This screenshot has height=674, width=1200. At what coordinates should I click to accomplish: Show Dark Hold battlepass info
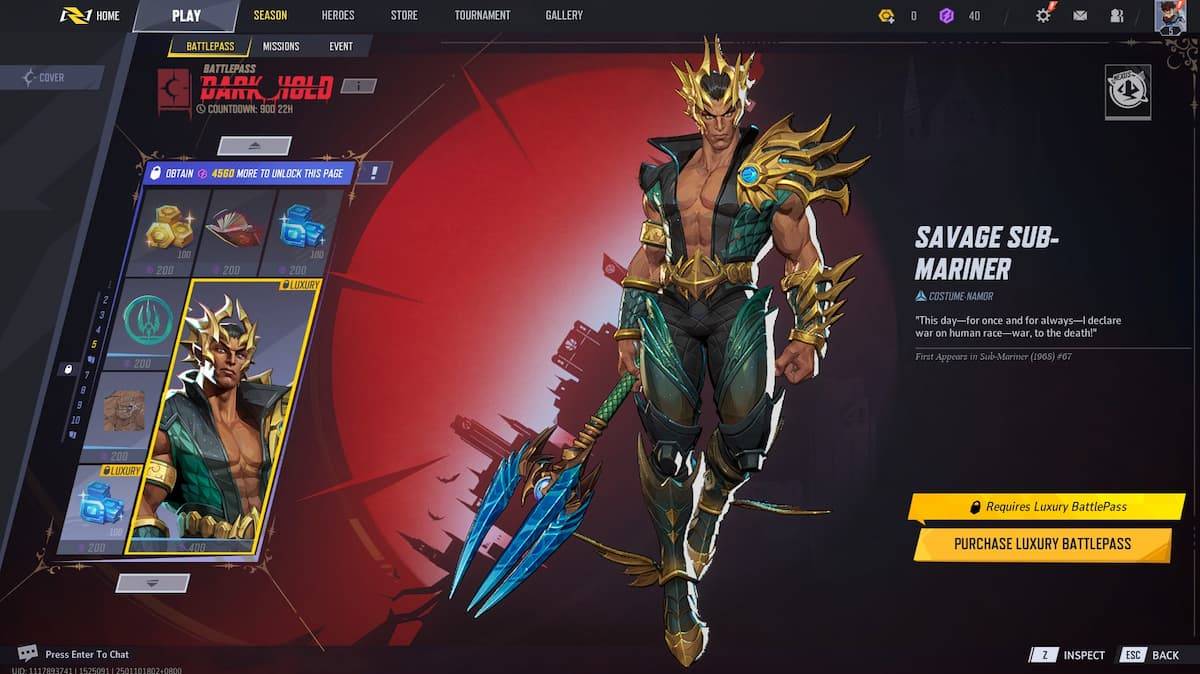(x=358, y=86)
